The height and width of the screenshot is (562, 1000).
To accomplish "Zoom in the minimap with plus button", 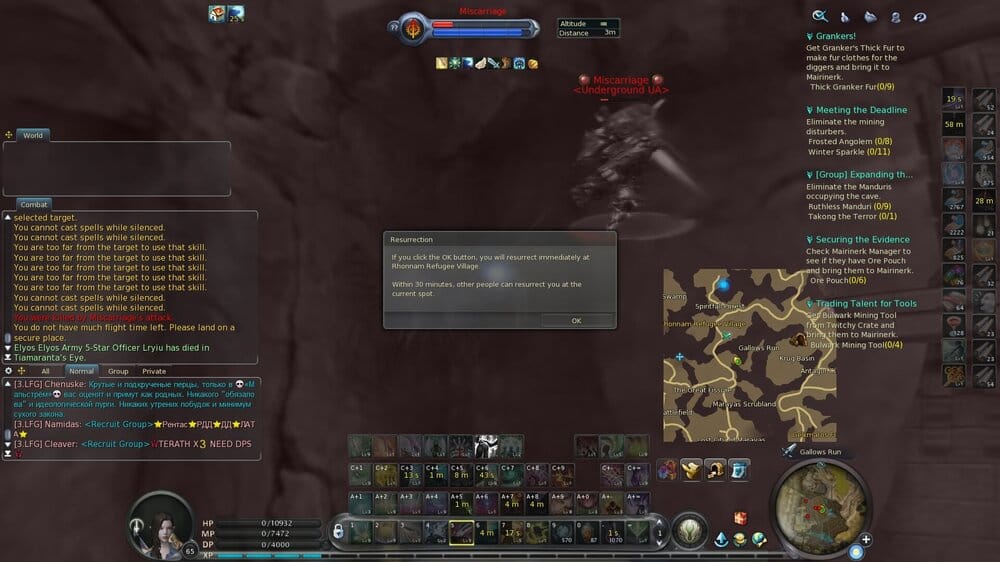I will 866,540.
